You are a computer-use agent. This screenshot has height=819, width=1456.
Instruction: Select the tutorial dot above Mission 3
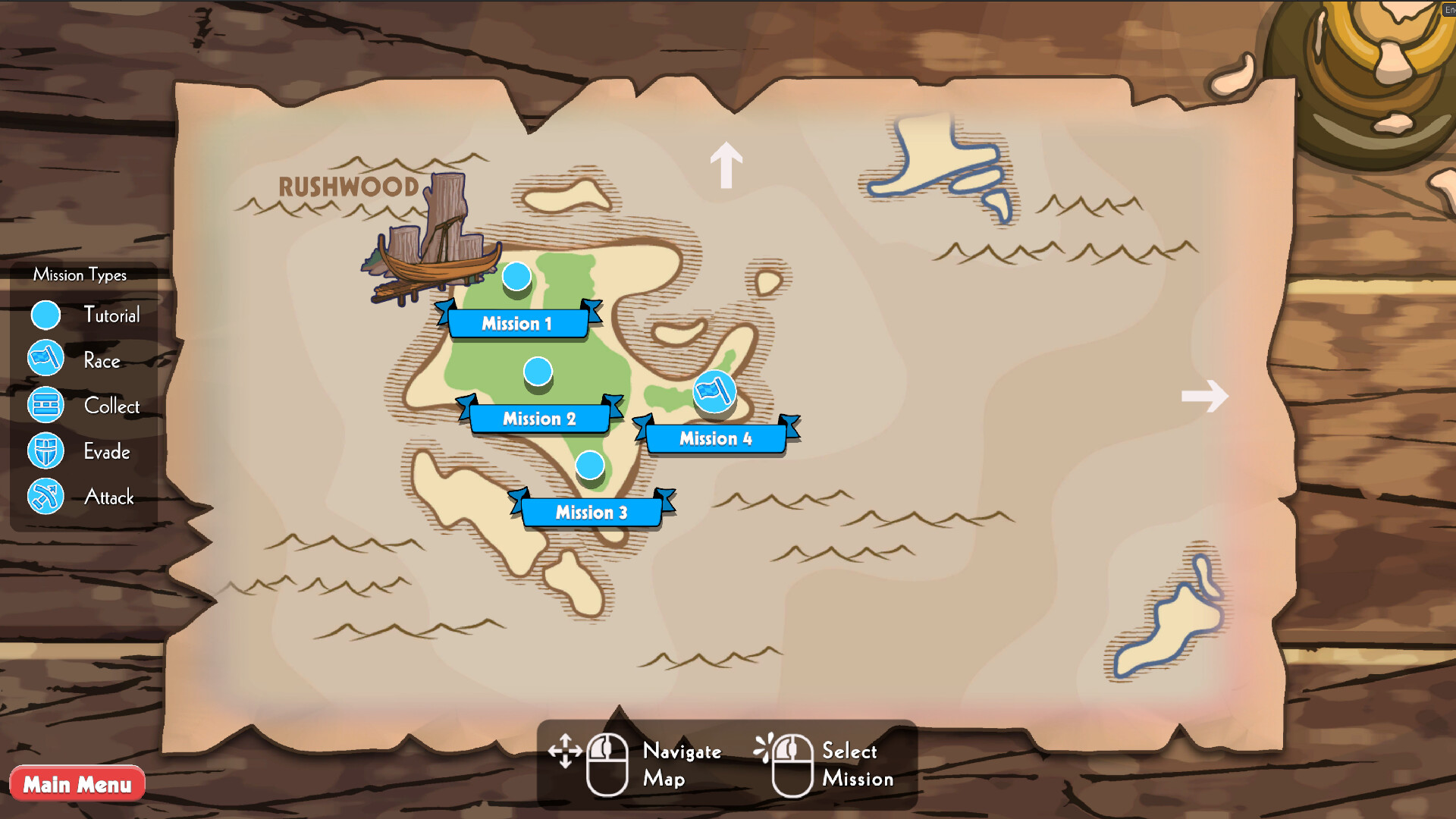590,465
